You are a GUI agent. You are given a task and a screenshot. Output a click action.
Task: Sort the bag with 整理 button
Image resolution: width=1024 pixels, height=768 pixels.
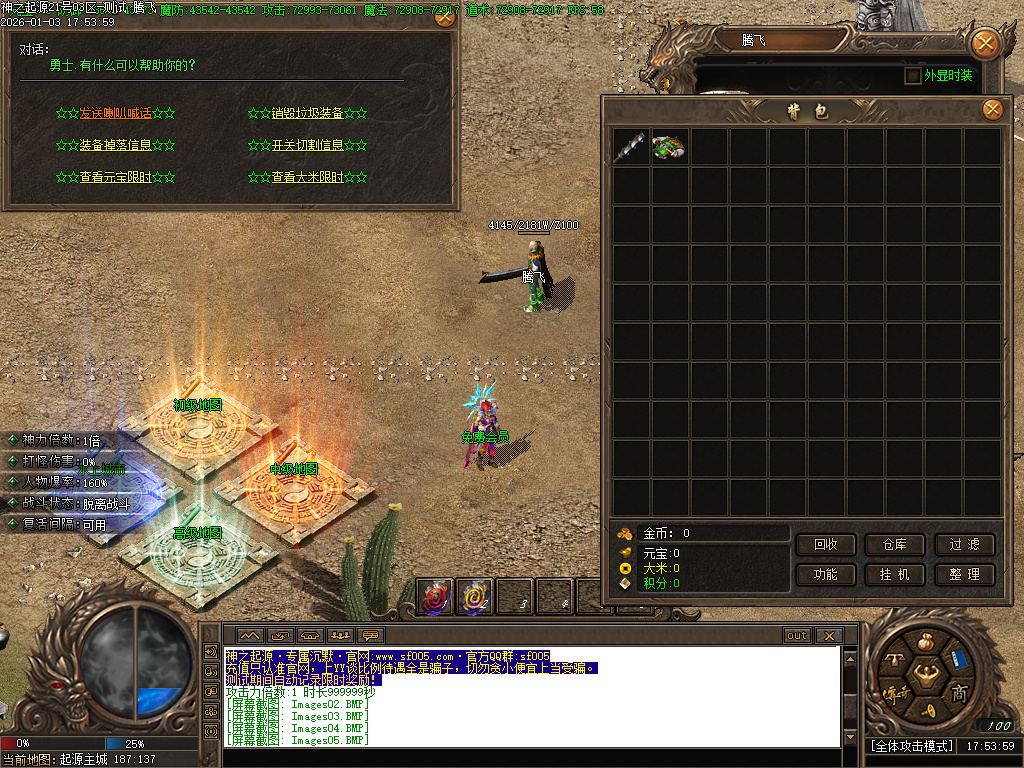pos(965,575)
